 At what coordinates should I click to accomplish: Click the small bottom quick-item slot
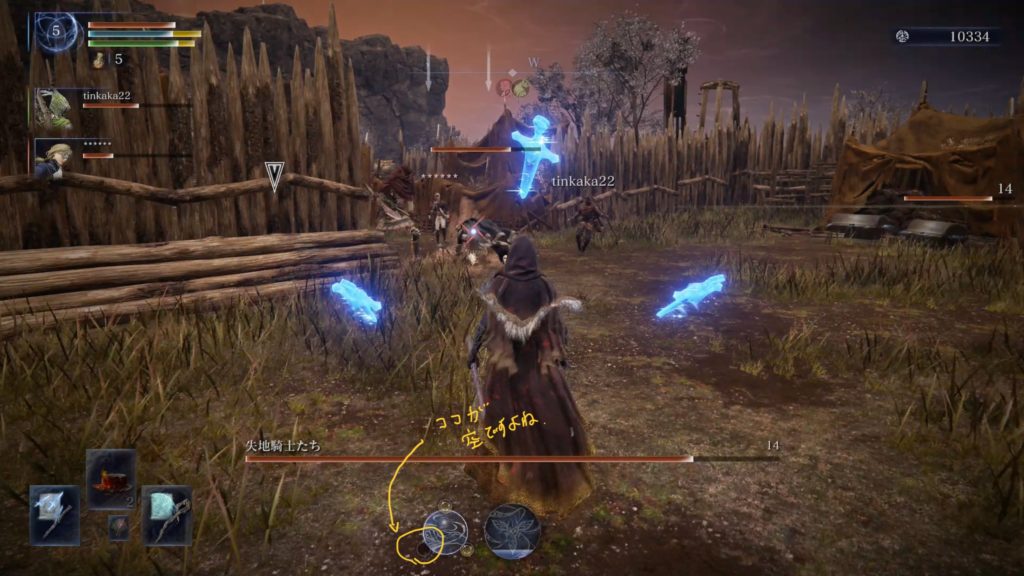(x=118, y=526)
